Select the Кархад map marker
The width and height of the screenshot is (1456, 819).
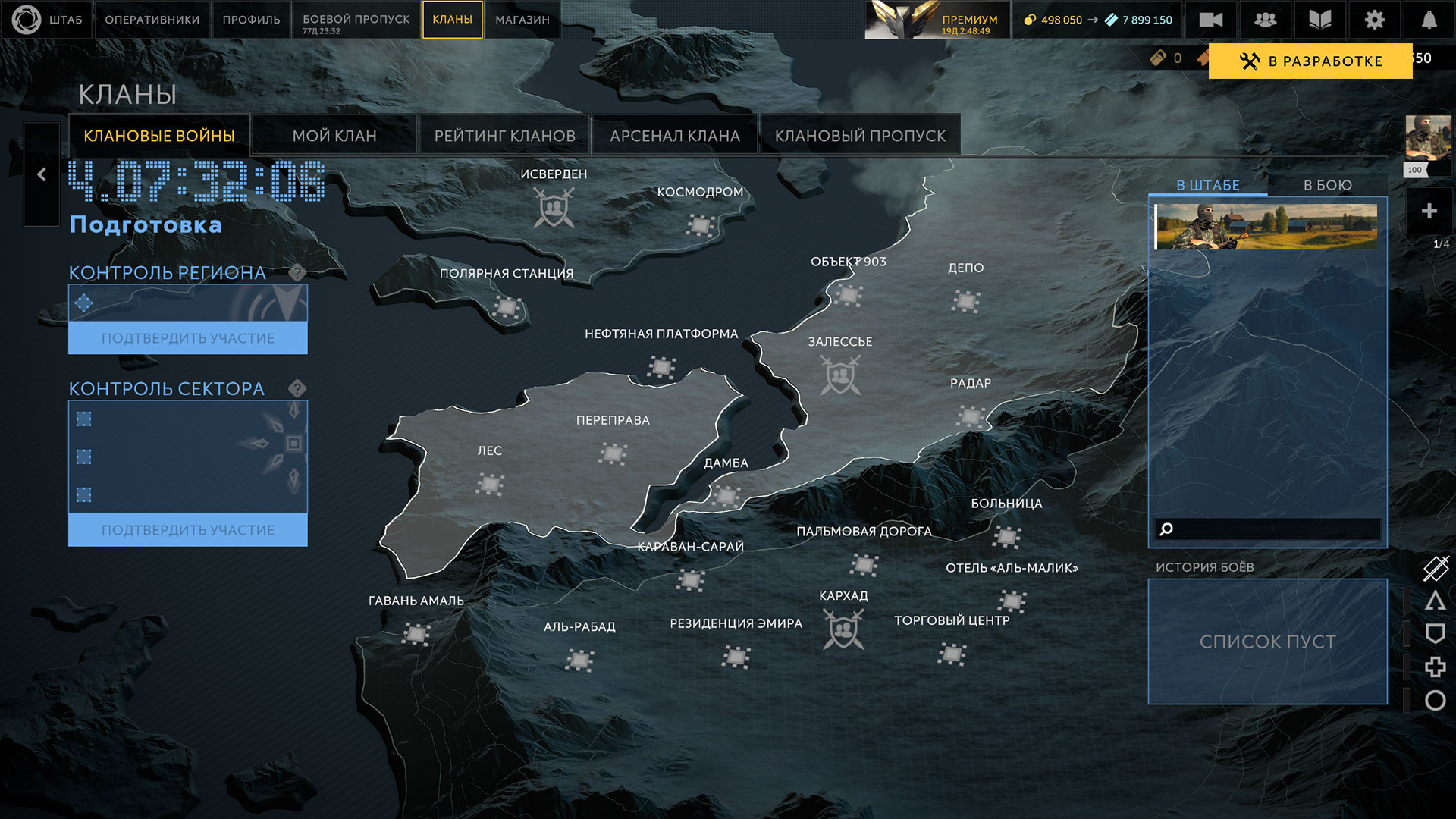(843, 630)
